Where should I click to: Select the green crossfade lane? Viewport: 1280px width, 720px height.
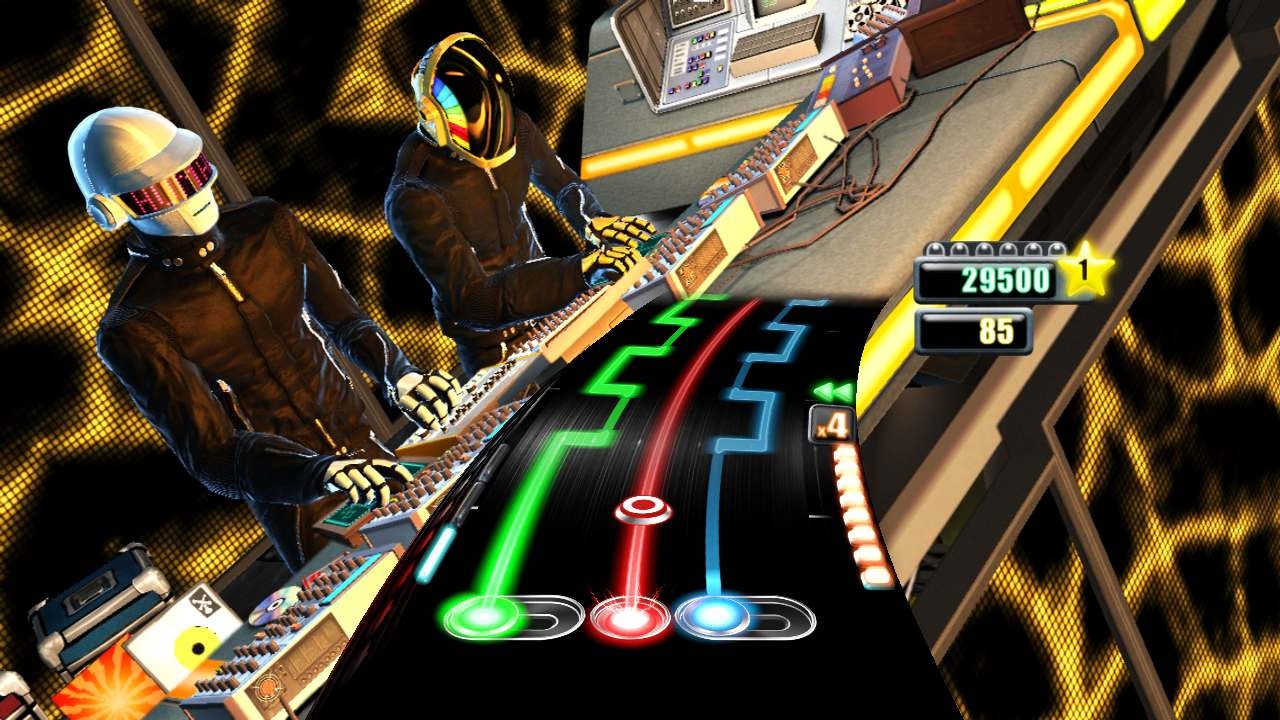pos(530,480)
